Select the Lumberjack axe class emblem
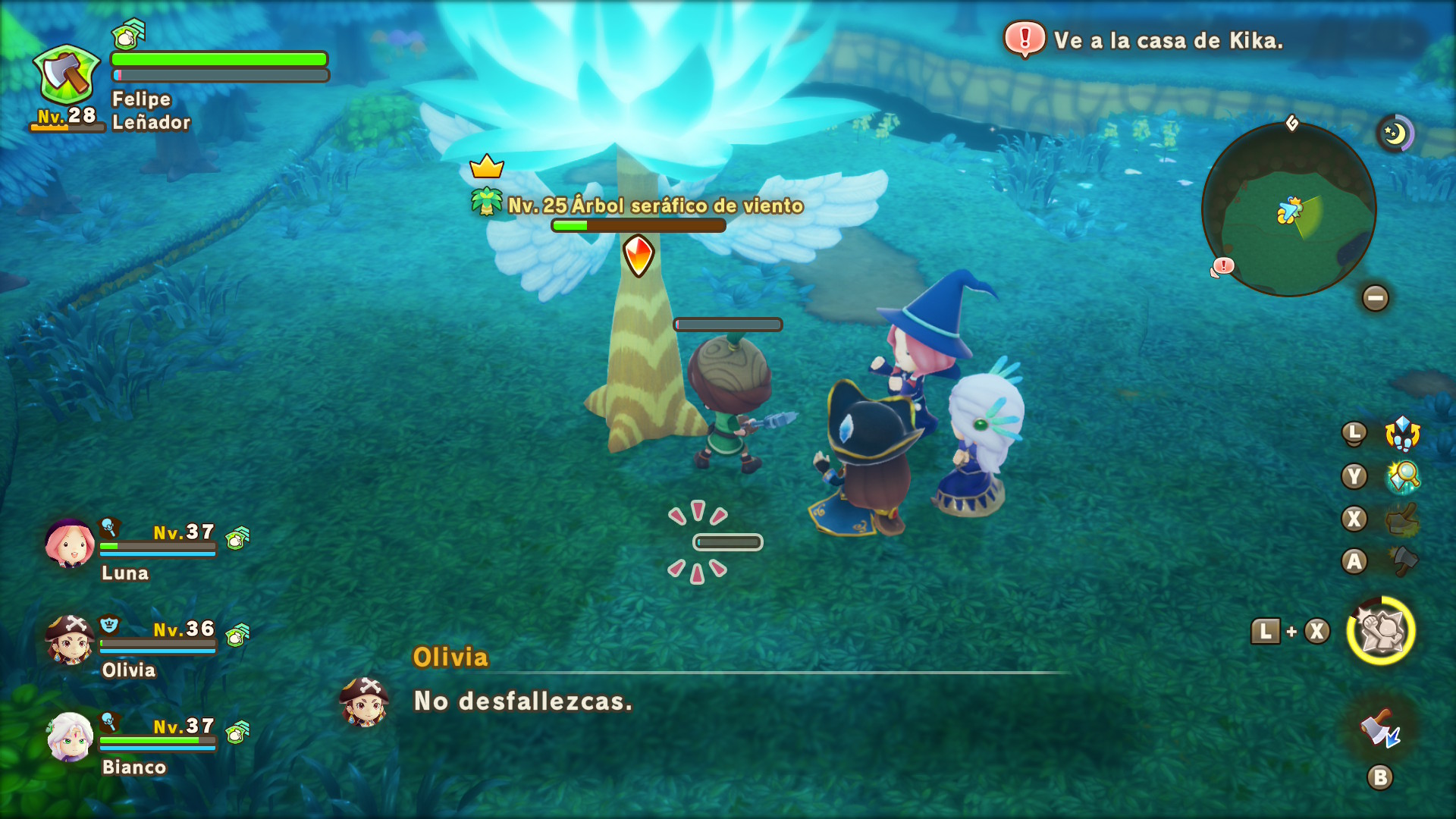1456x819 pixels. (x=67, y=75)
